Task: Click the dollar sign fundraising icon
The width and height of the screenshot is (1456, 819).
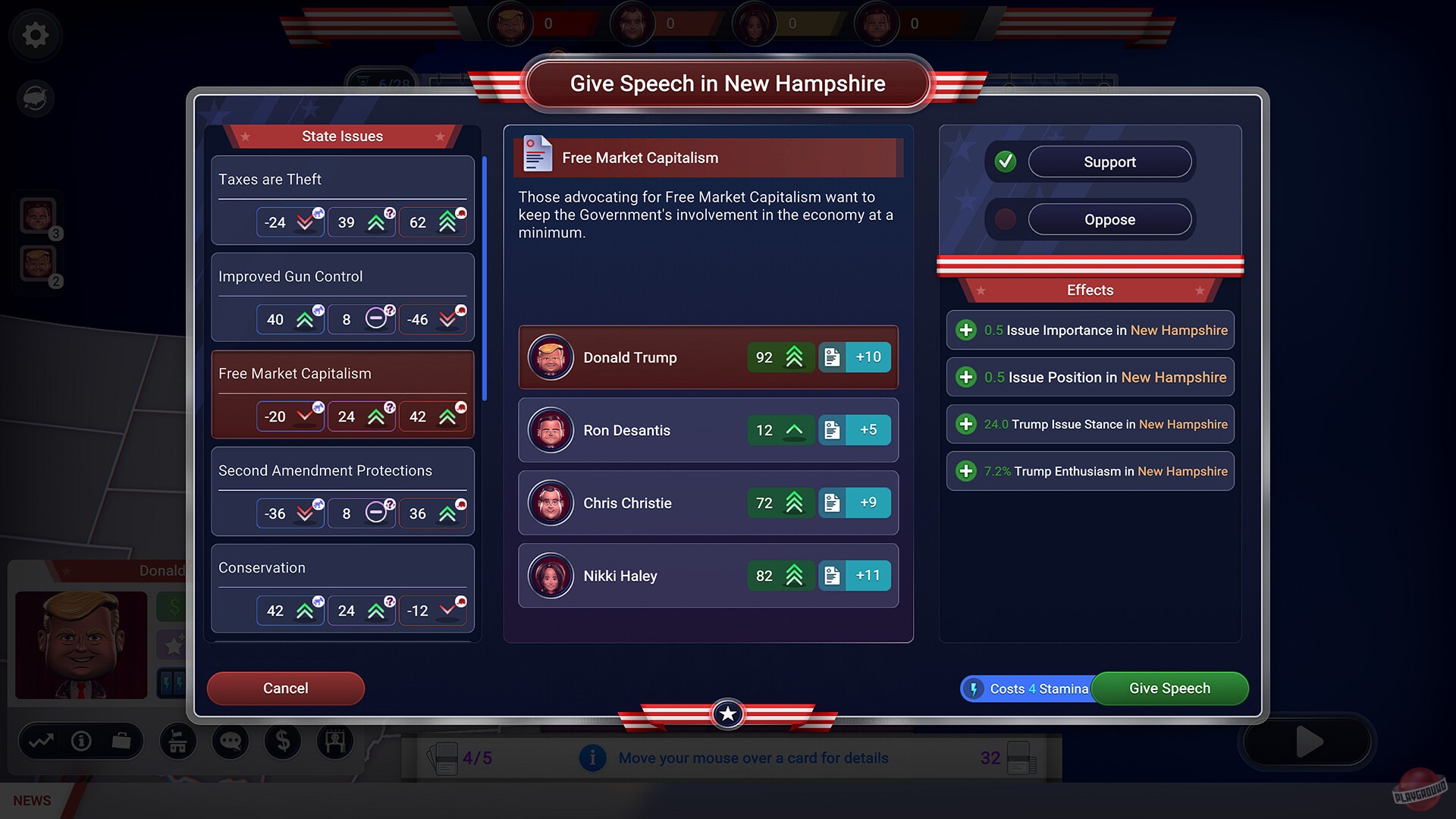Action: 283,742
